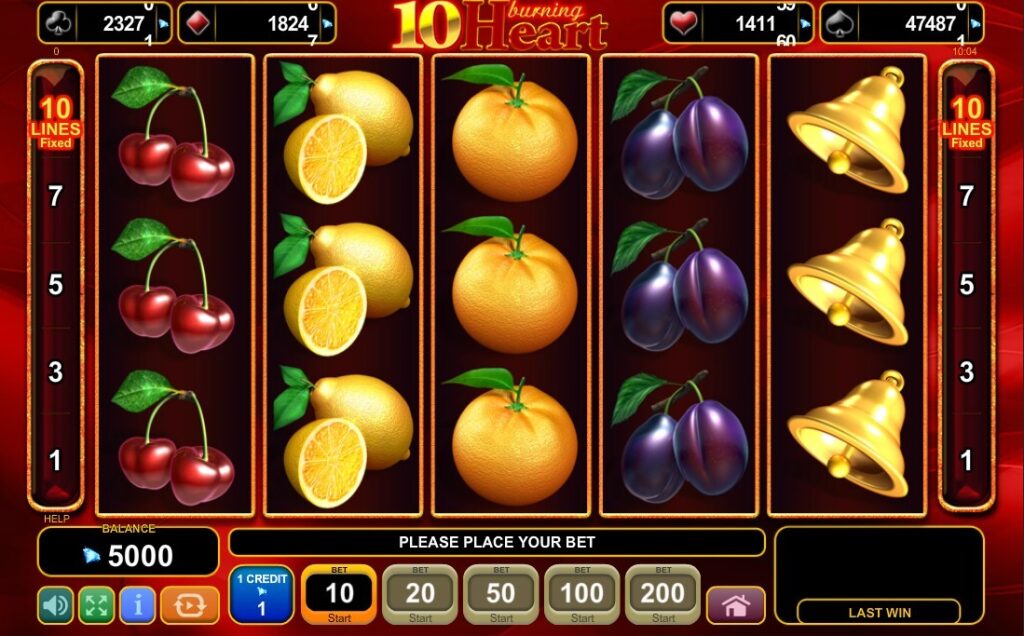Choose the bet 20 Start button
Viewport: 1024px width, 636px height.
coord(420,595)
